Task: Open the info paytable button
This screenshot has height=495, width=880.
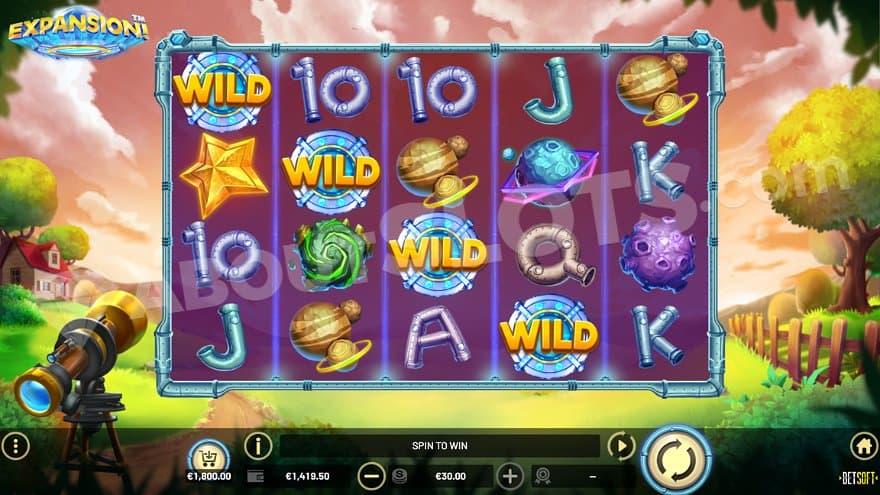Action: [x=258, y=446]
